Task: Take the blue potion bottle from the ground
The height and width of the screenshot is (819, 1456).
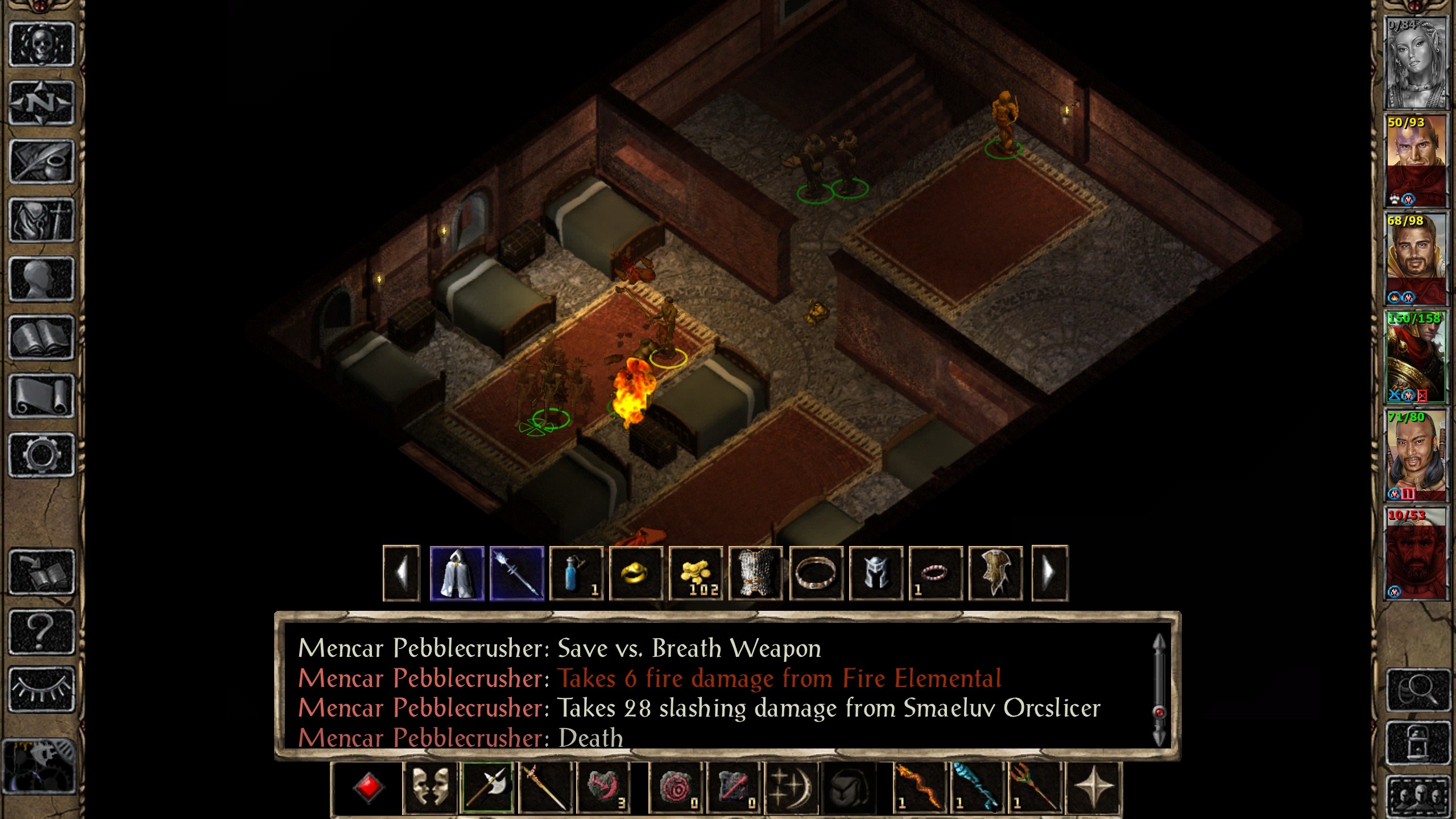Action: pyautogui.click(x=576, y=573)
